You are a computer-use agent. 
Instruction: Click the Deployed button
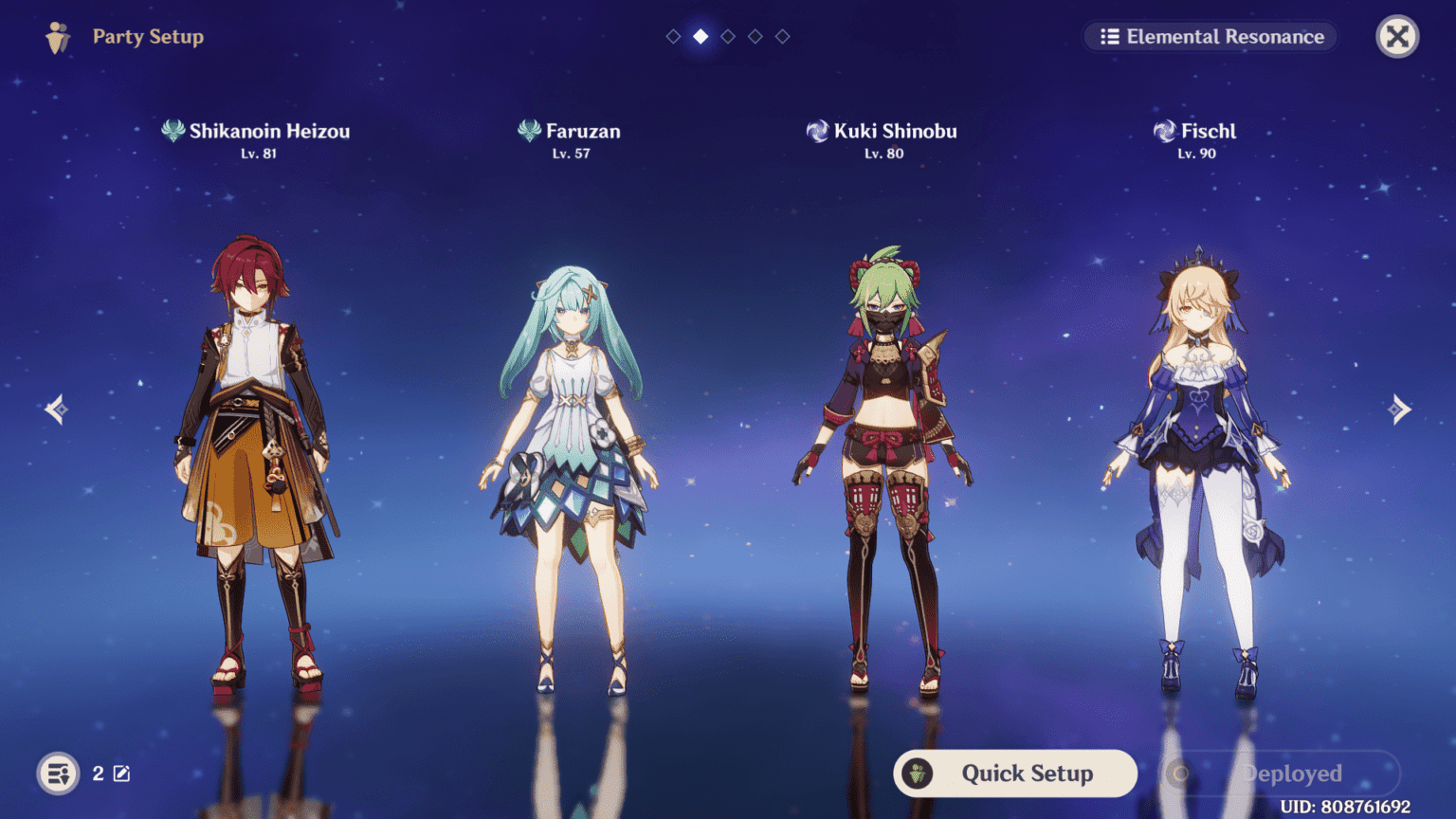(x=1280, y=773)
